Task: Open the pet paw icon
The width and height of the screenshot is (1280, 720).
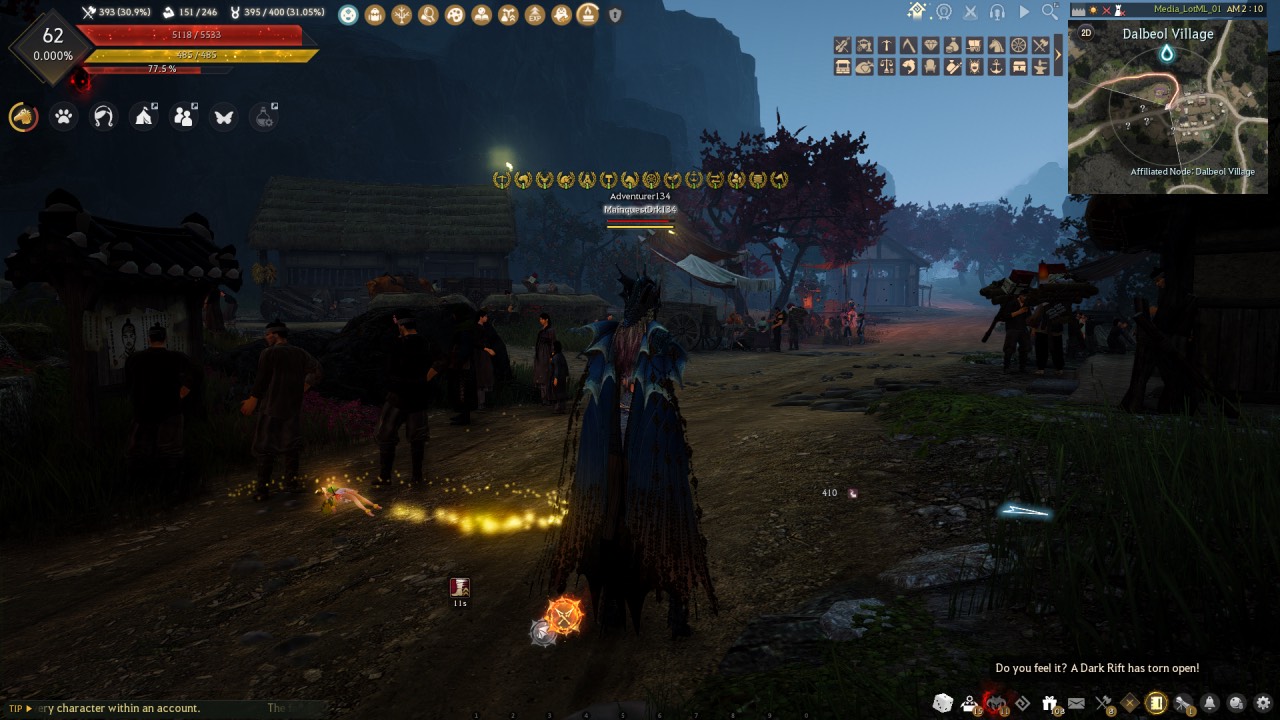Action: coord(64,117)
